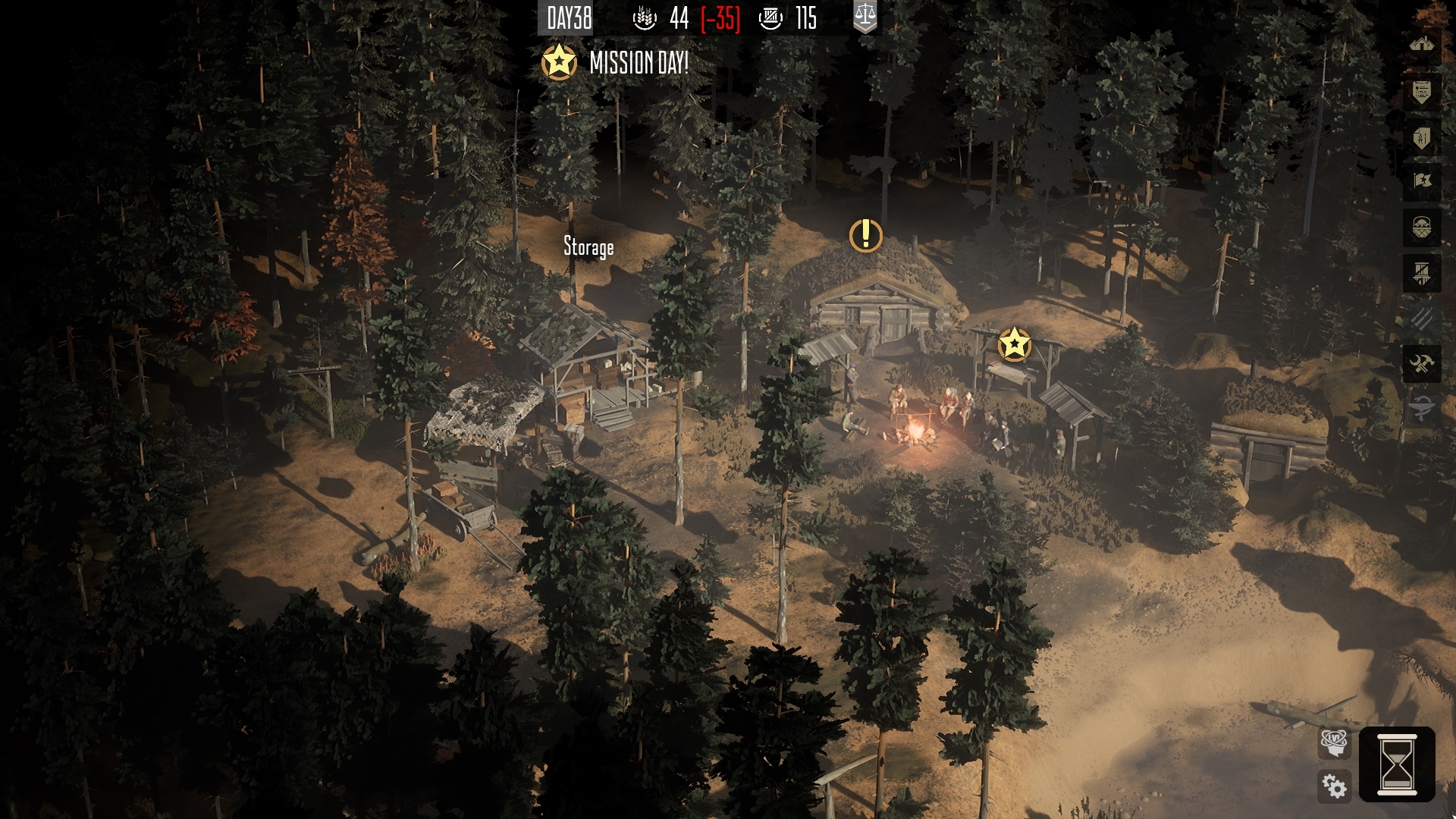Open the blueprint compass sidebar icon
Image resolution: width=1456 pixels, height=819 pixels.
click(1421, 138)
